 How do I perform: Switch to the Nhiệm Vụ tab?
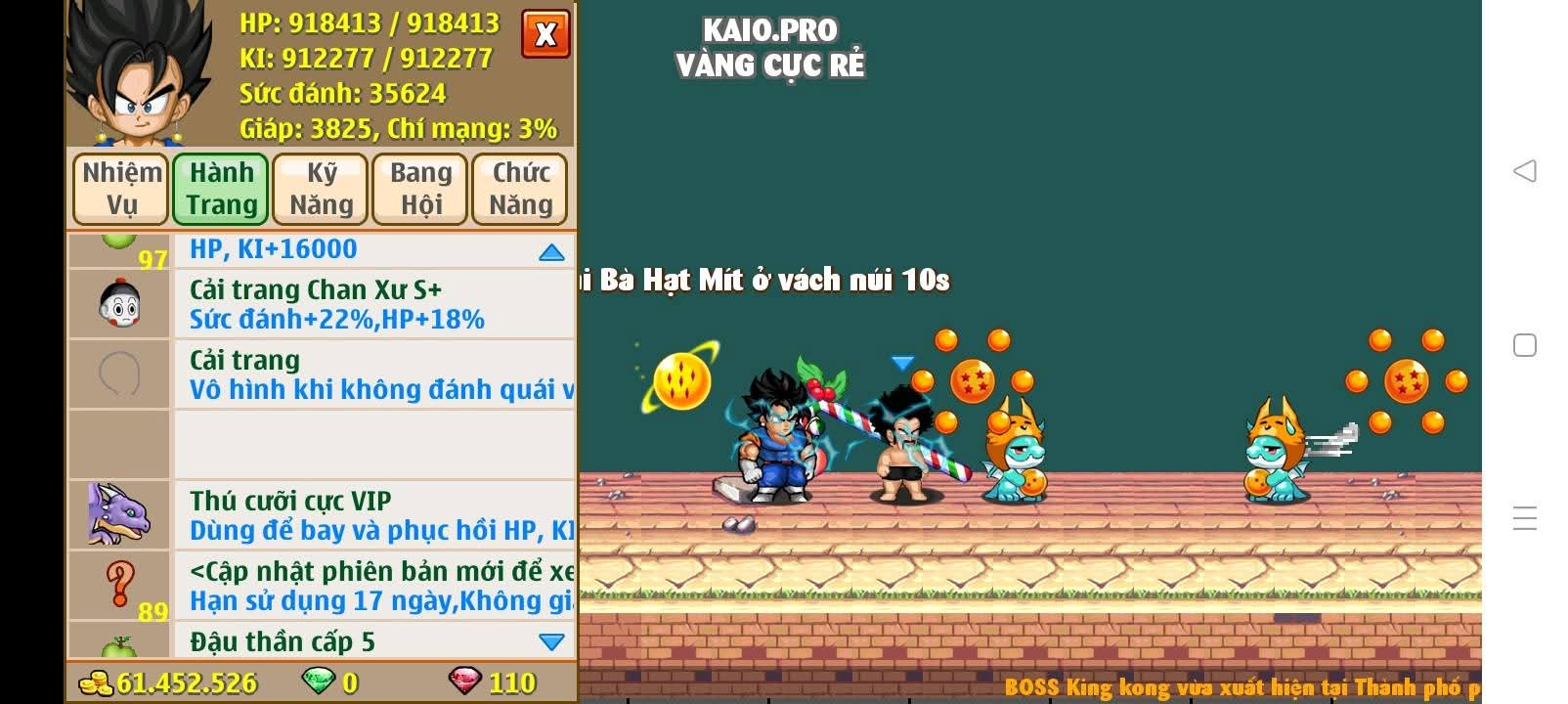coord(119,189)
